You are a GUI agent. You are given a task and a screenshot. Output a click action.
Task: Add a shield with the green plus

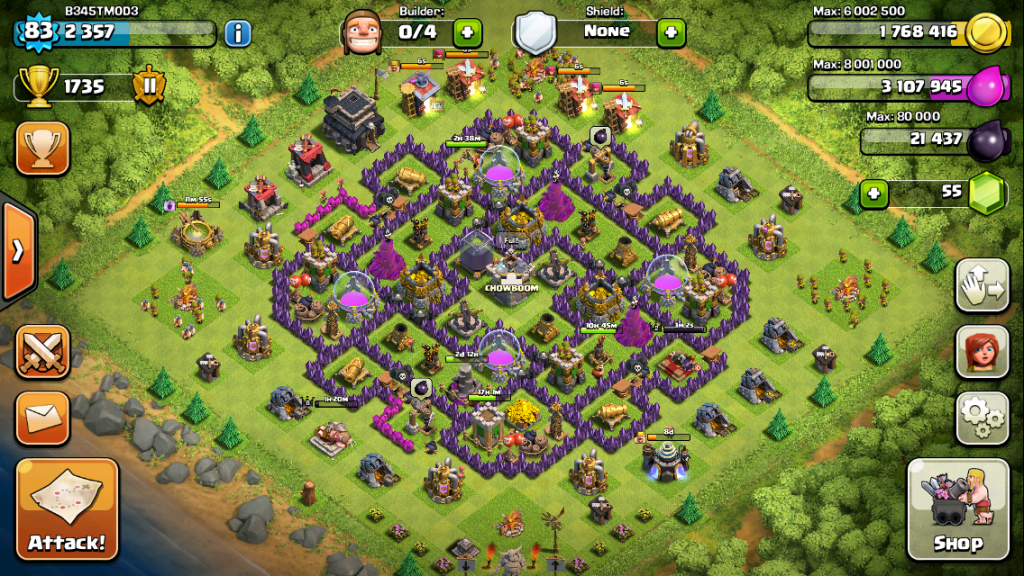(x=671, y=32)
